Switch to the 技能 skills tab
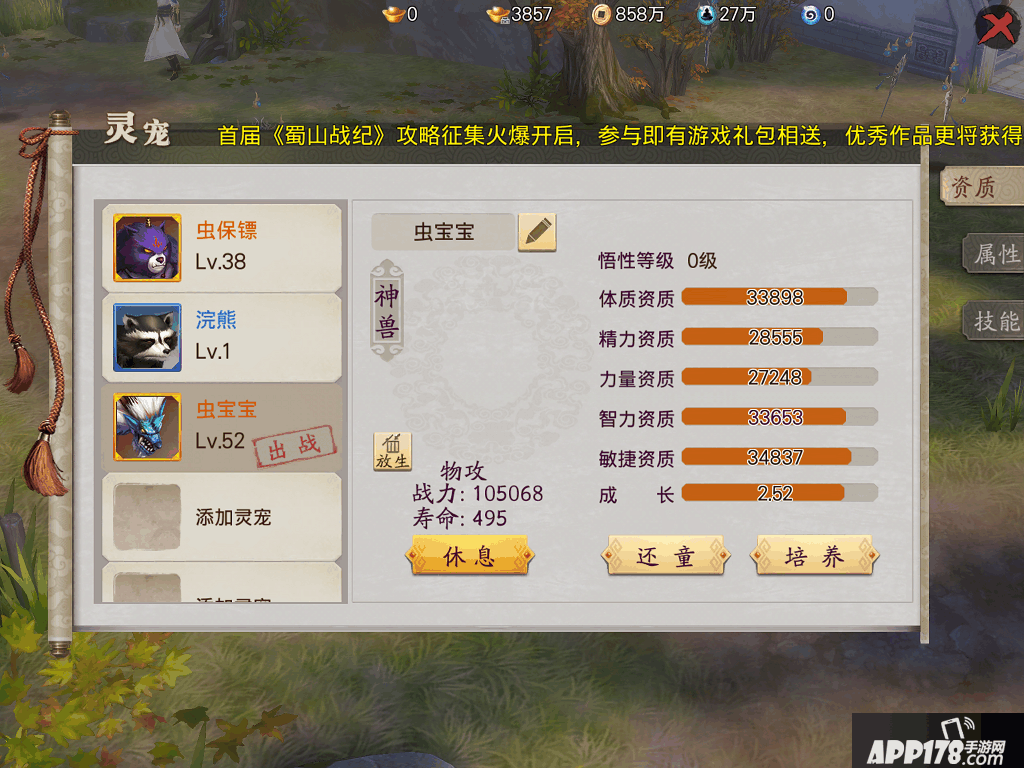This screenshot has width=1024, height=768. click(x=994, y=321)
